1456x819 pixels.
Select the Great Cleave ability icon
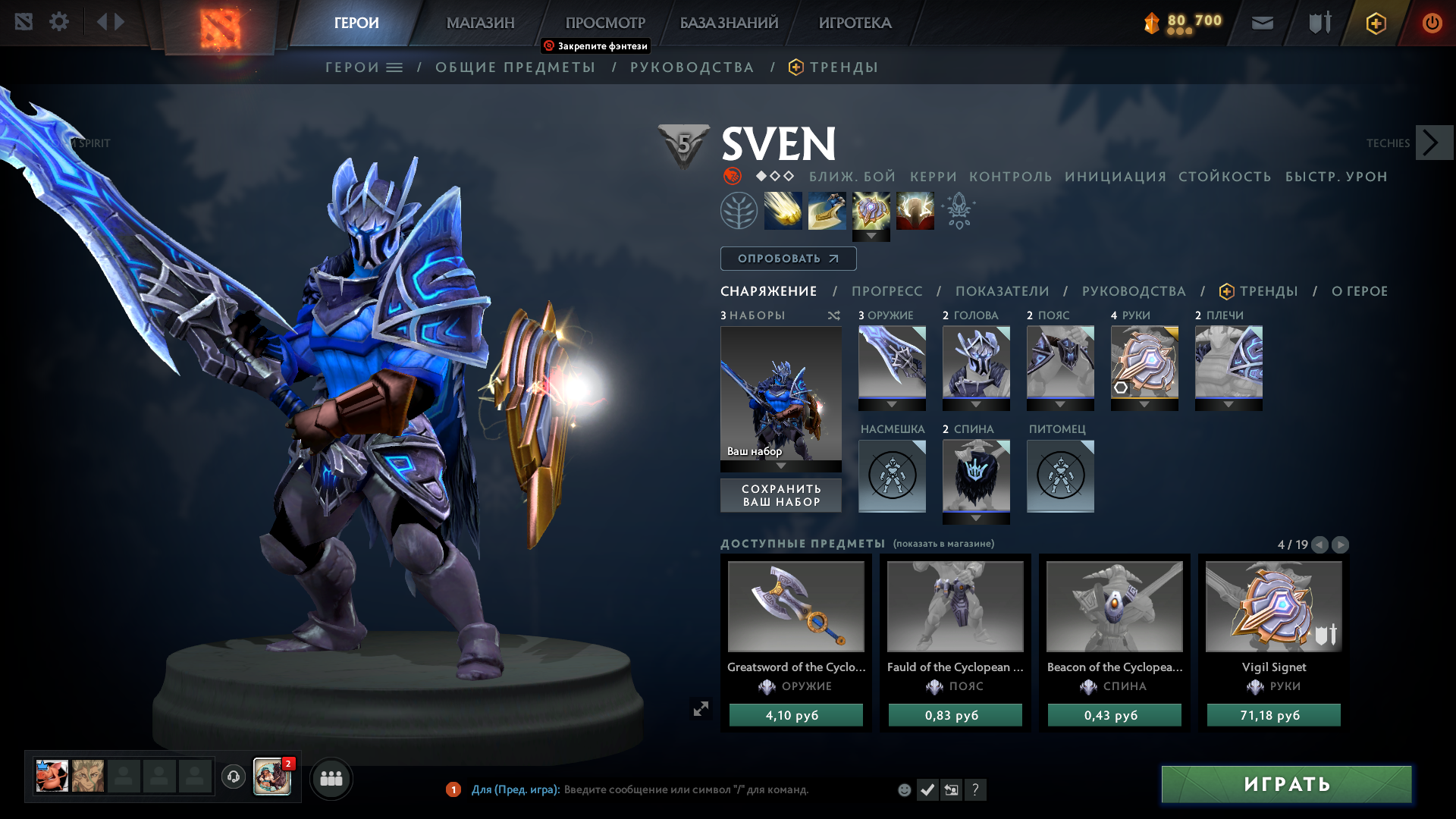[827, 211]
